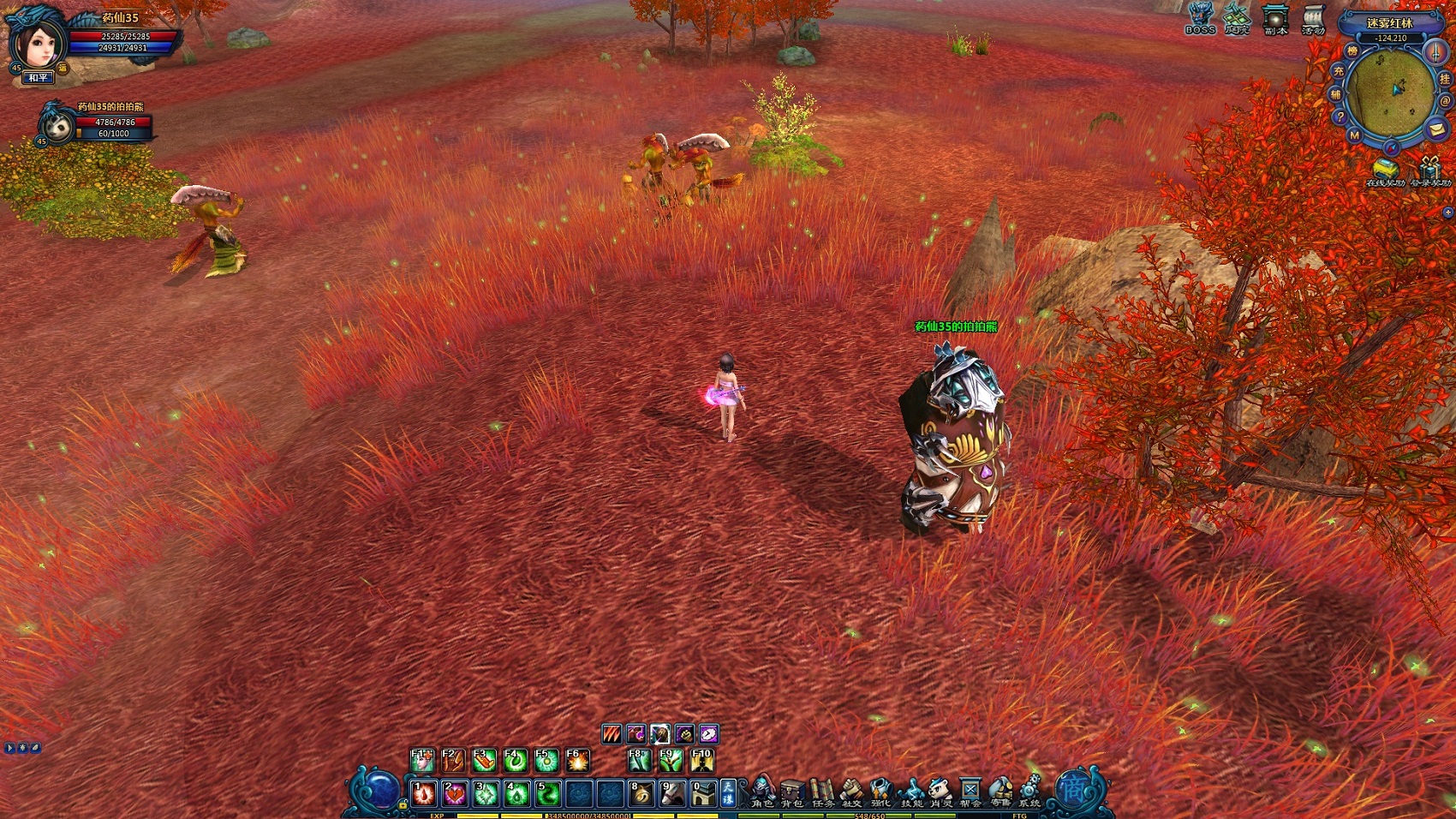
Task: Use the F6 fire explosion skill
Action: point(577,761)
